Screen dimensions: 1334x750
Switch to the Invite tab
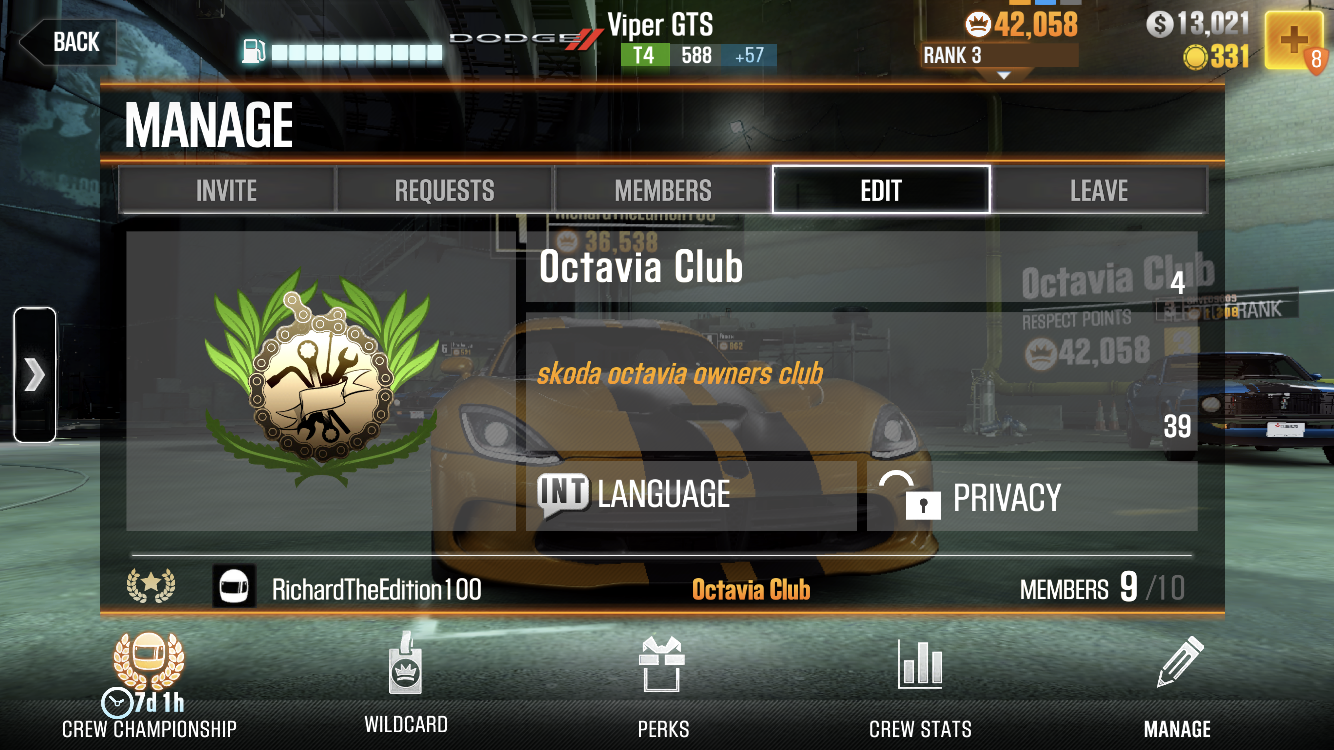click(227, 190)
